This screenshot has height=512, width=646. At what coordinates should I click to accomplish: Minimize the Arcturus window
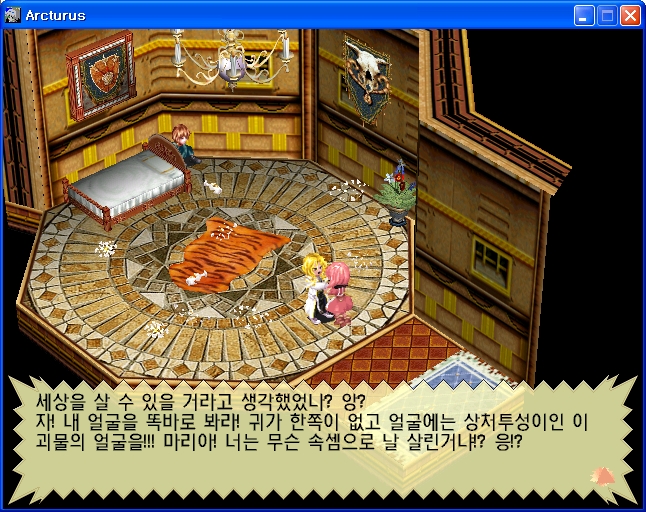pos(584,16)
